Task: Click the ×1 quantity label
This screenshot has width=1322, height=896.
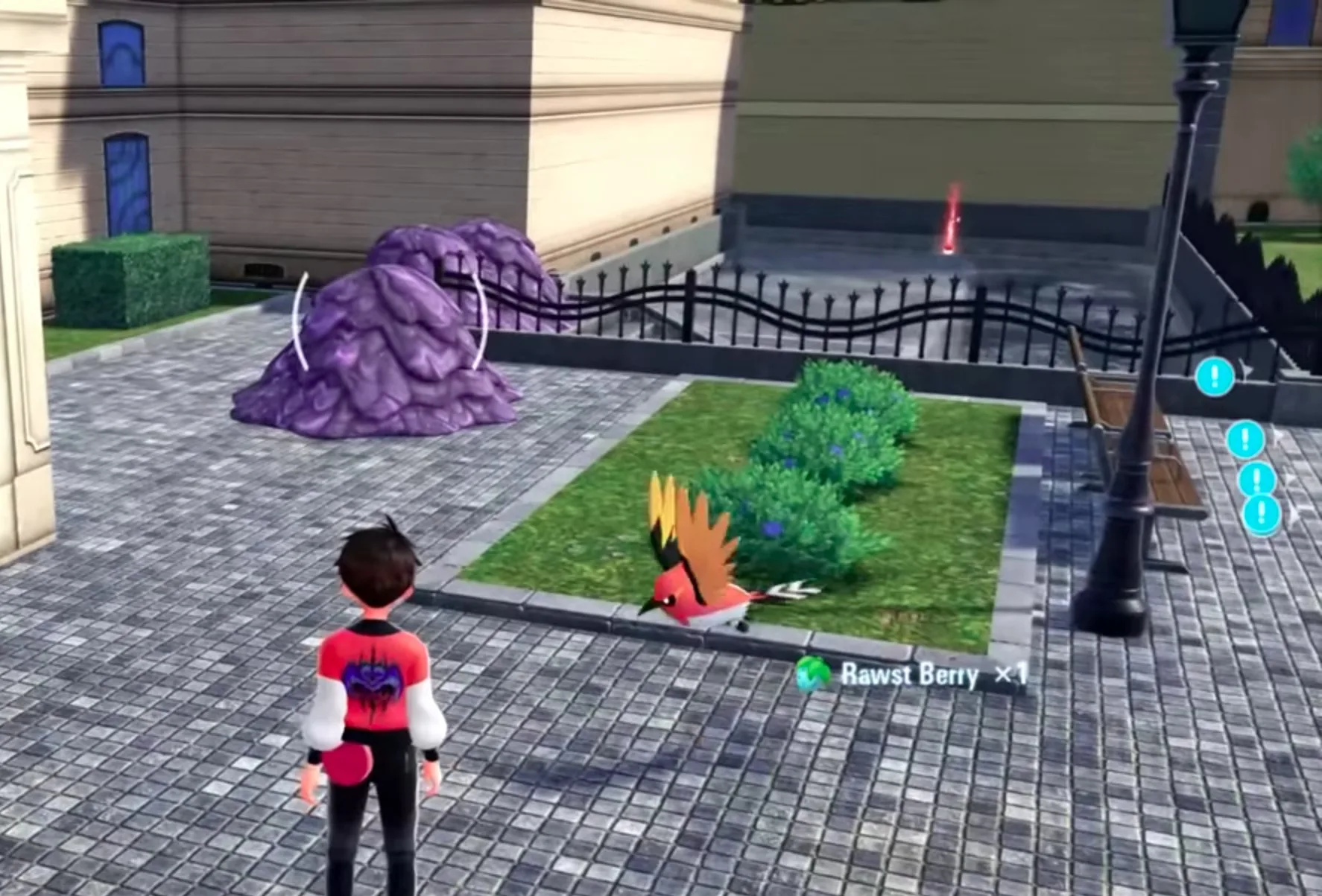Action: click(x=1013, y=673)
